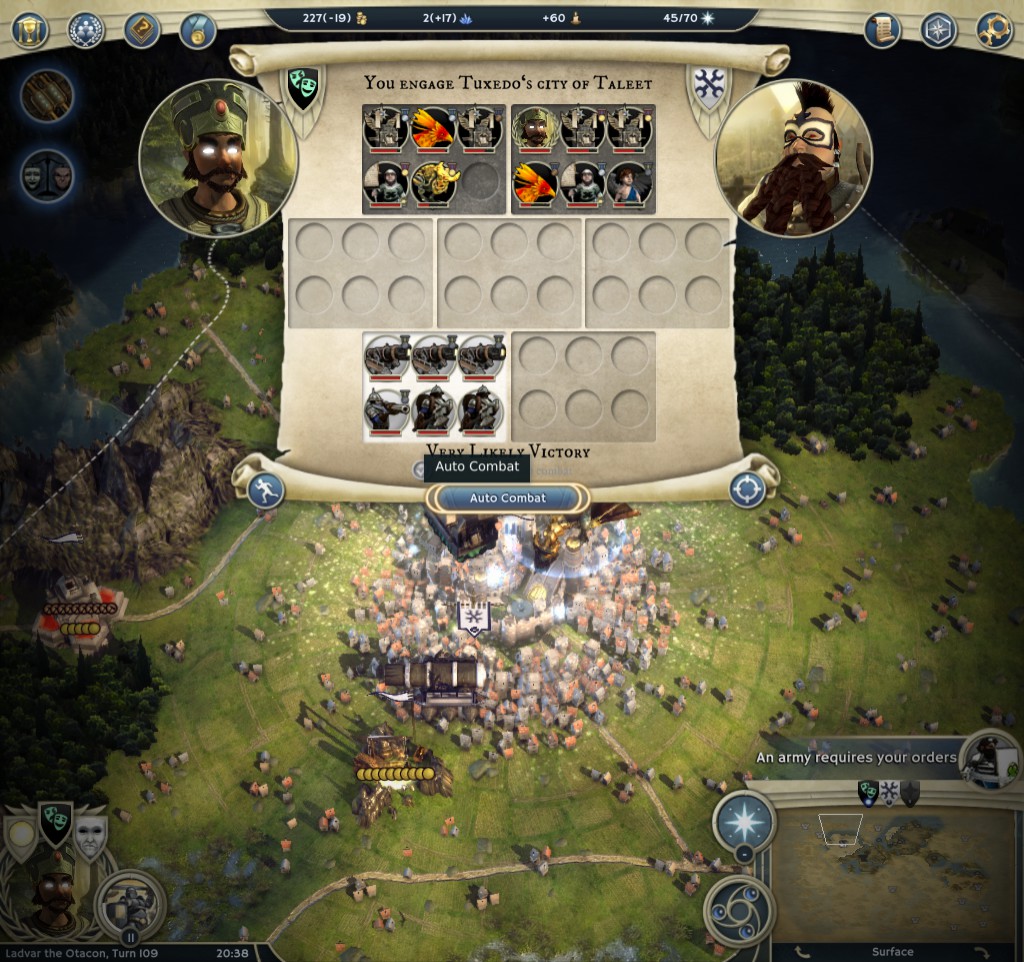Choose manual combat via the crosshair button
The width and height of the screenshot is (1024, 962).
coord(747,490)
